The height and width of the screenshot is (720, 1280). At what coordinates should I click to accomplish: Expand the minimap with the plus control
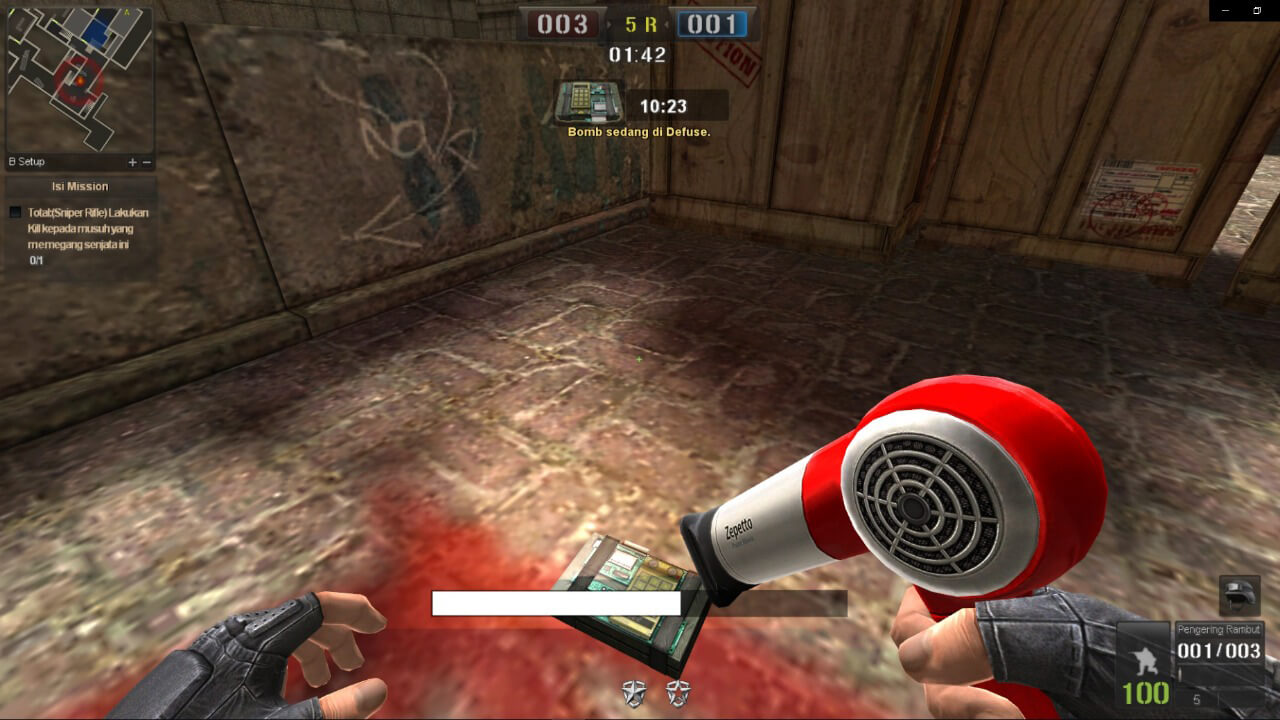[131, 161]
